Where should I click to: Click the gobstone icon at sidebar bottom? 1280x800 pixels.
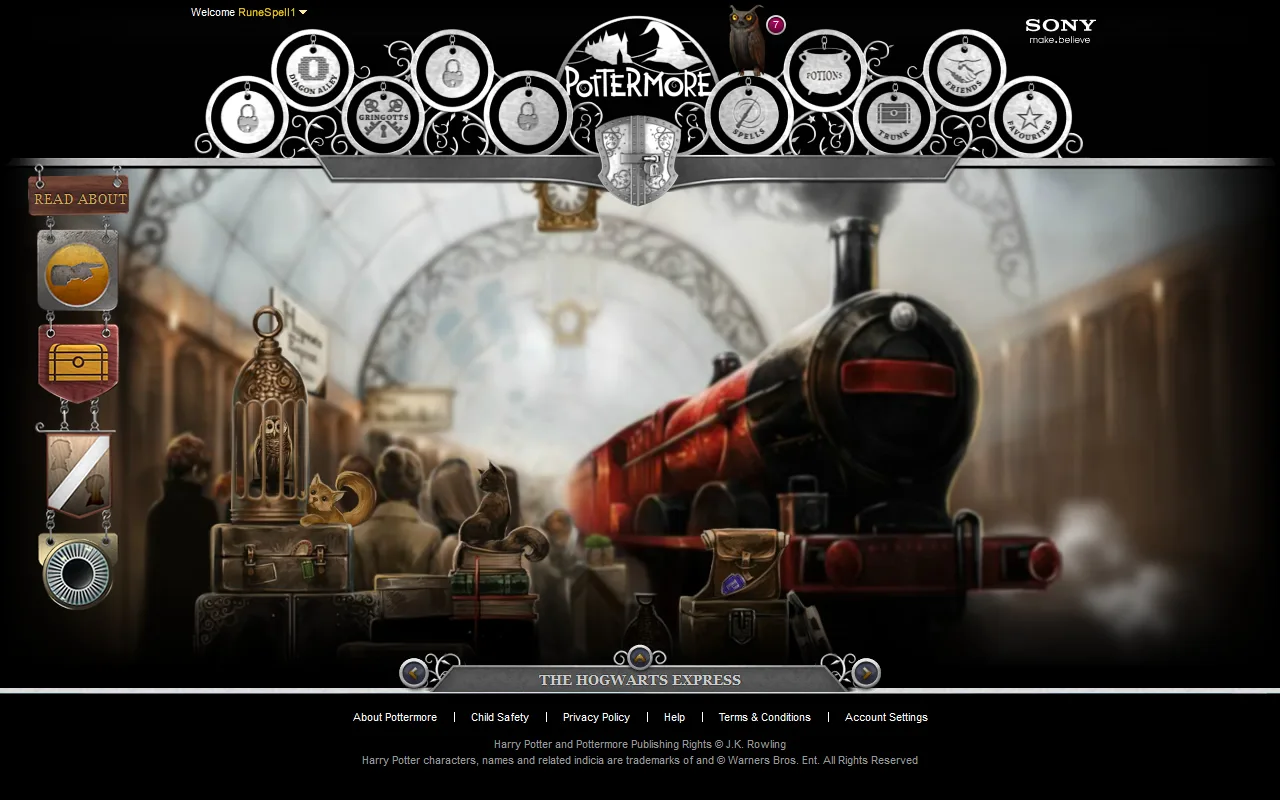77,568
